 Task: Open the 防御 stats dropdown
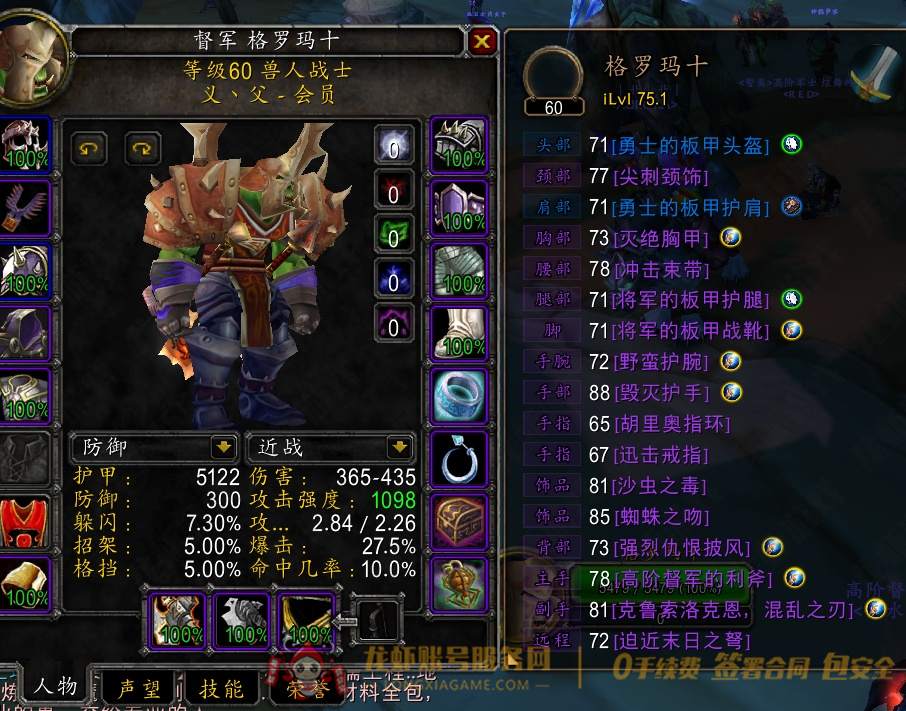pyautogui.click(x=224, y=447)
